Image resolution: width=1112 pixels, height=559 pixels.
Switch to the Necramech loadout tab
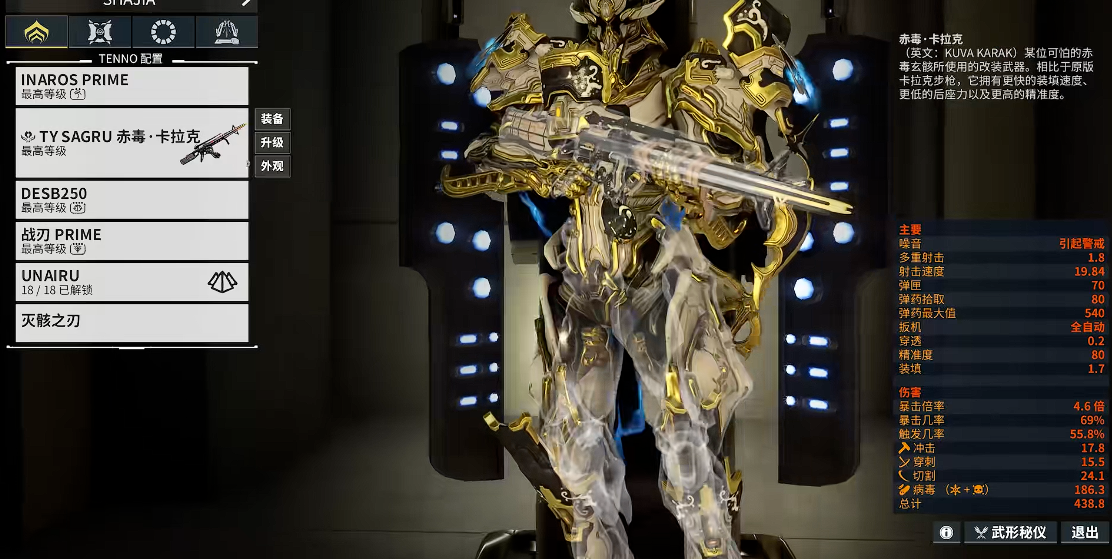pyautogui.click(x=226, y=32)
